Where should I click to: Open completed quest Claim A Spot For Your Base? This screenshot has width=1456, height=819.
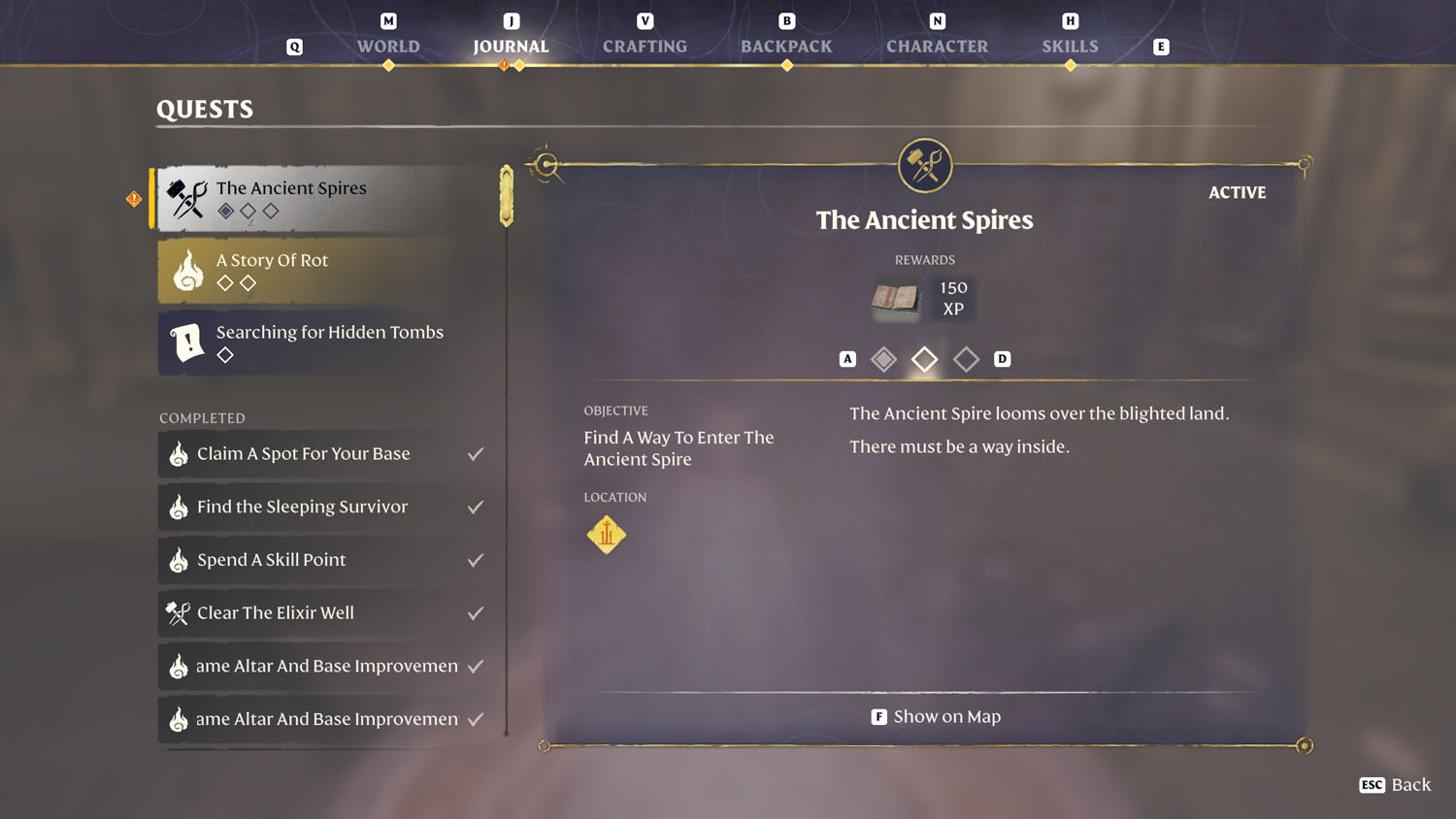(x=327, y=454)
